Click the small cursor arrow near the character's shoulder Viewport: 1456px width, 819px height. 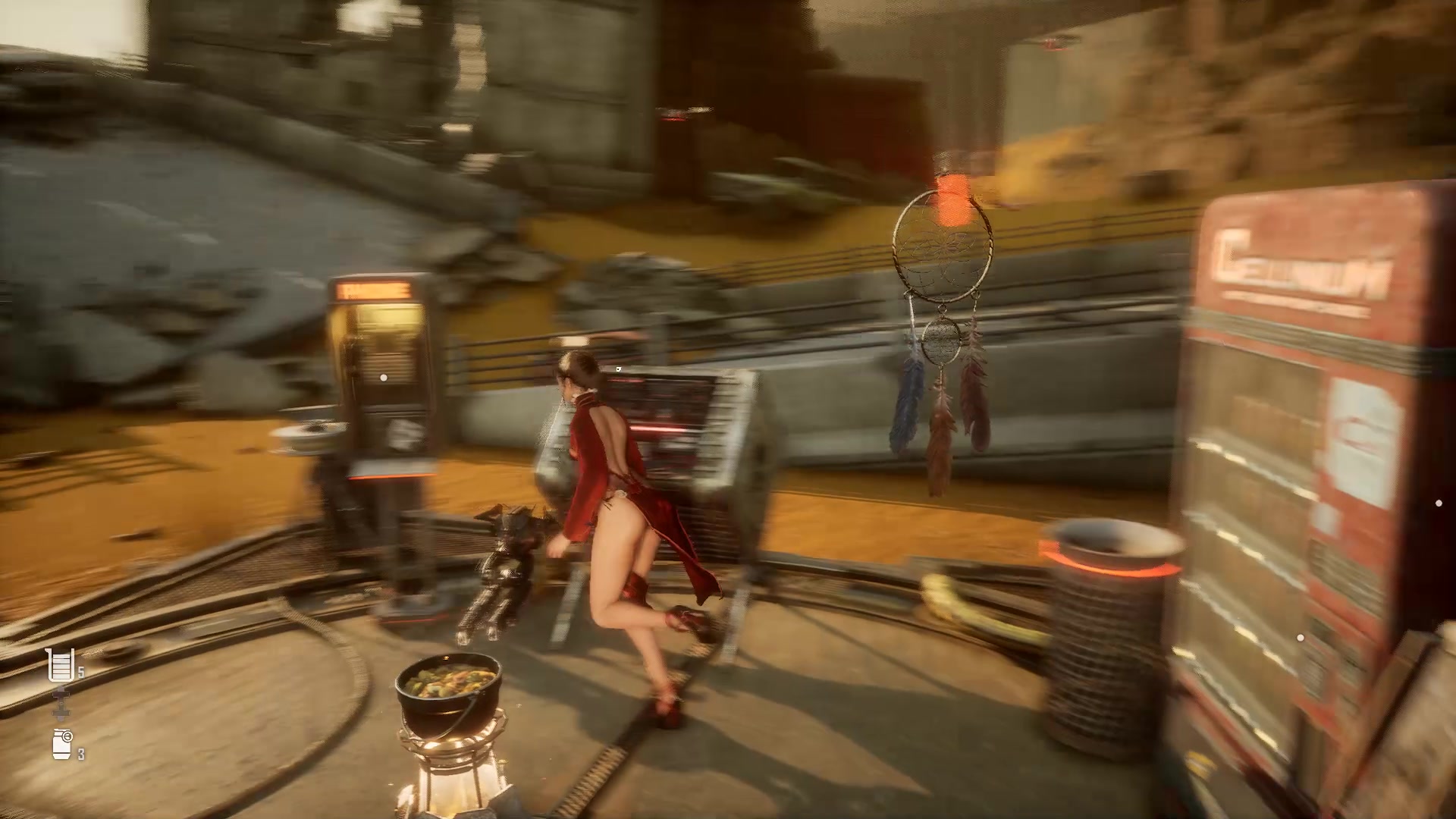pyautogui.click(x=619, y=369)
